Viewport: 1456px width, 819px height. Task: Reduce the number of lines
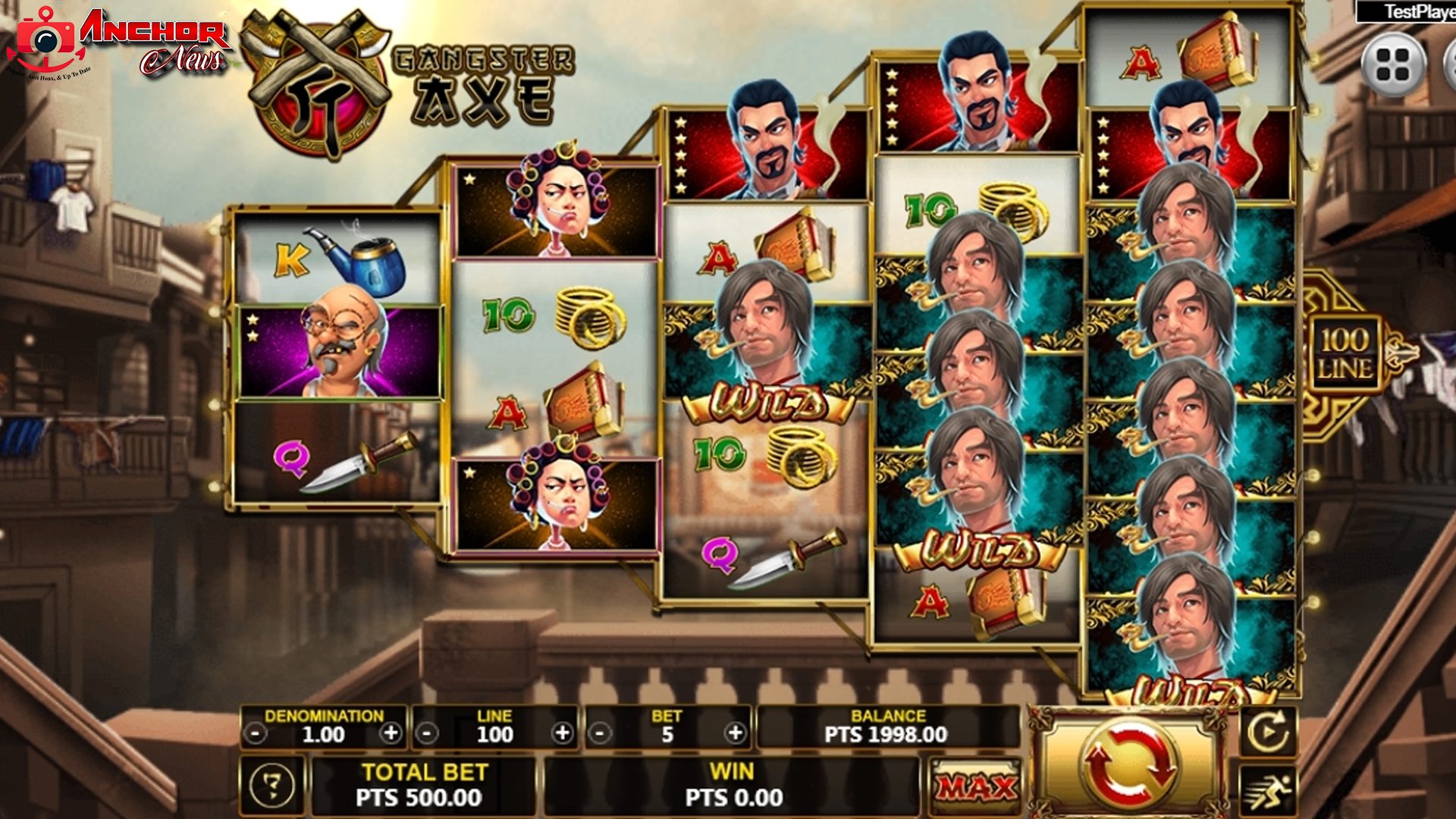pos(428,734)
